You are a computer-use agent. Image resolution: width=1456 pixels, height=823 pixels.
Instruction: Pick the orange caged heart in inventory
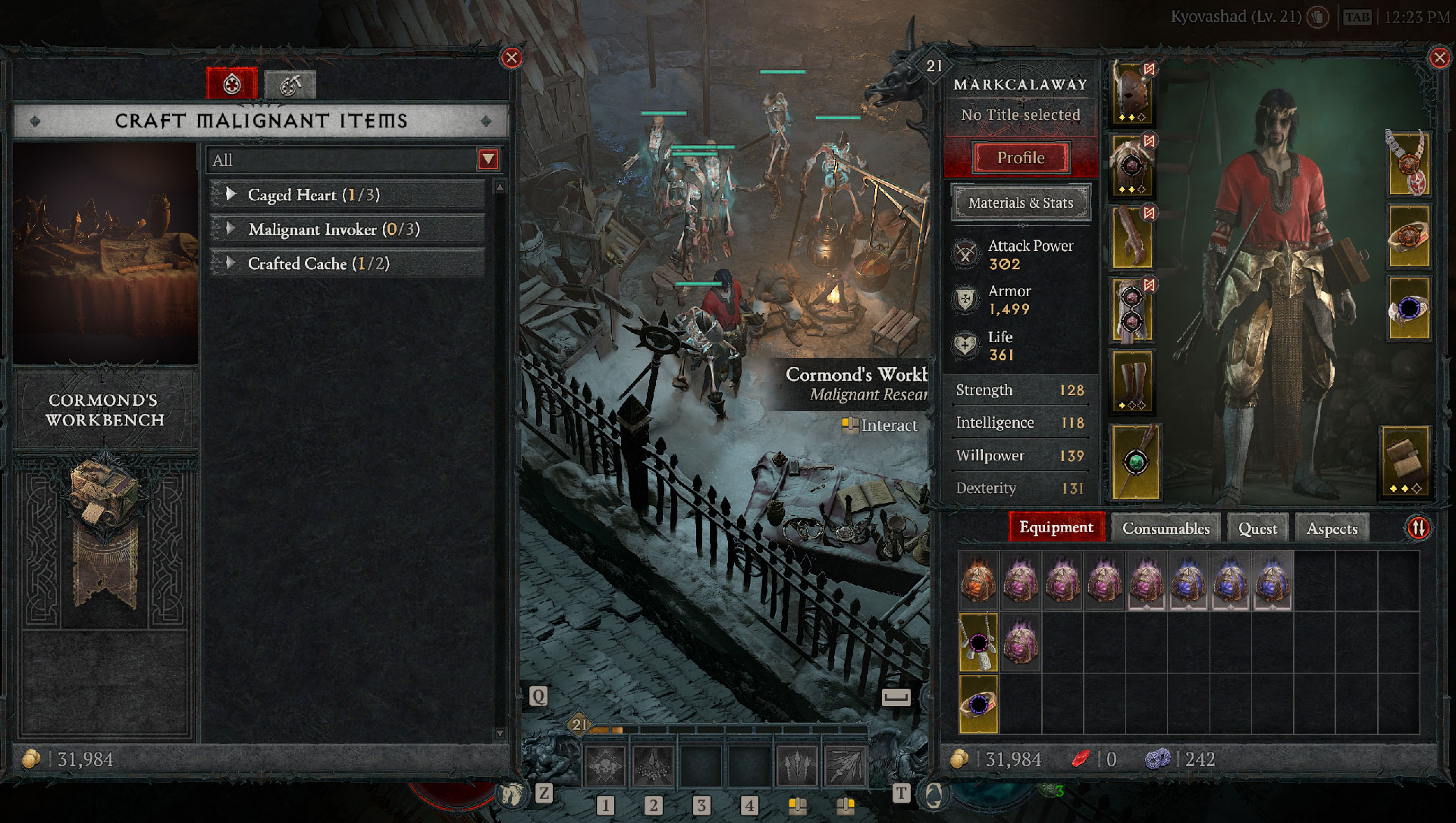pyautogui.click(x=978, y=581)
